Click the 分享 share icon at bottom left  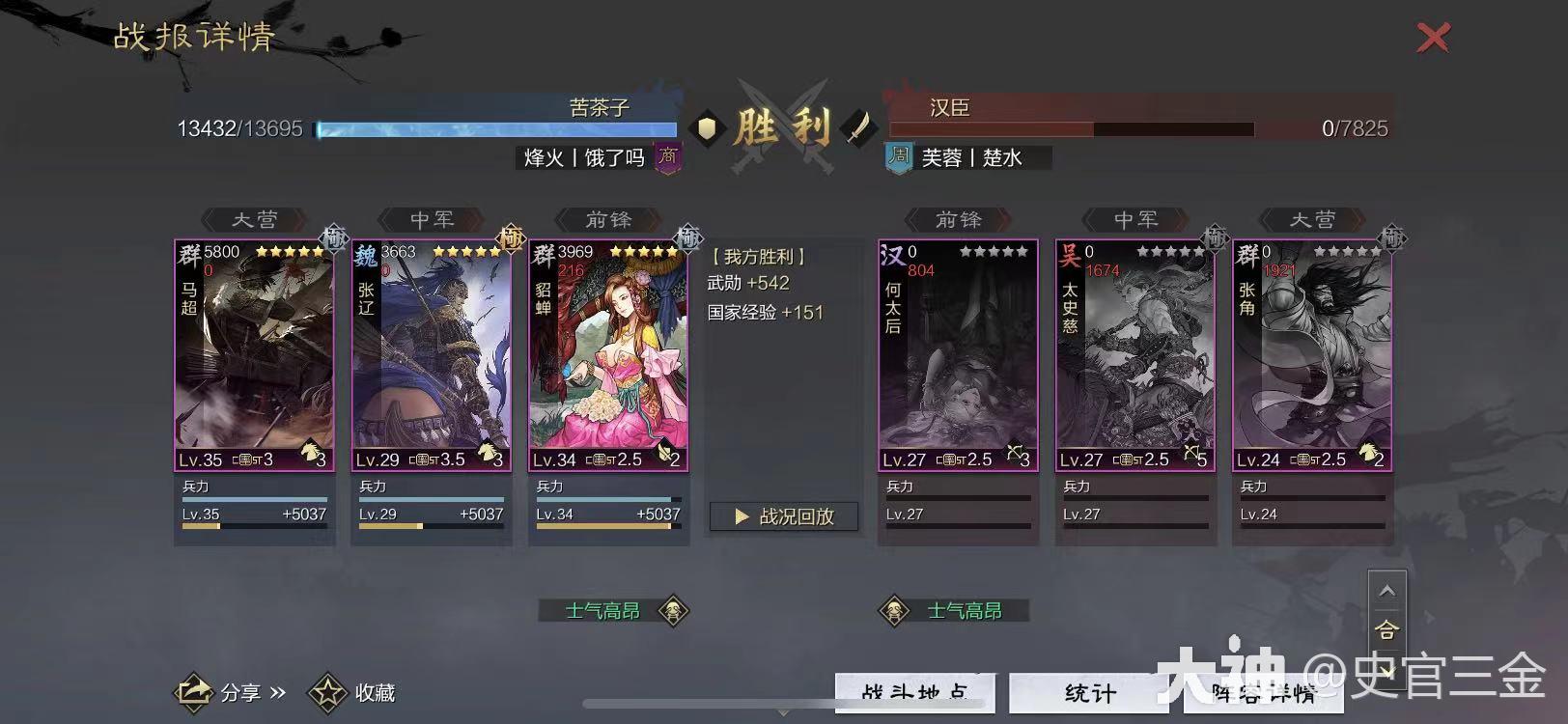194,691
